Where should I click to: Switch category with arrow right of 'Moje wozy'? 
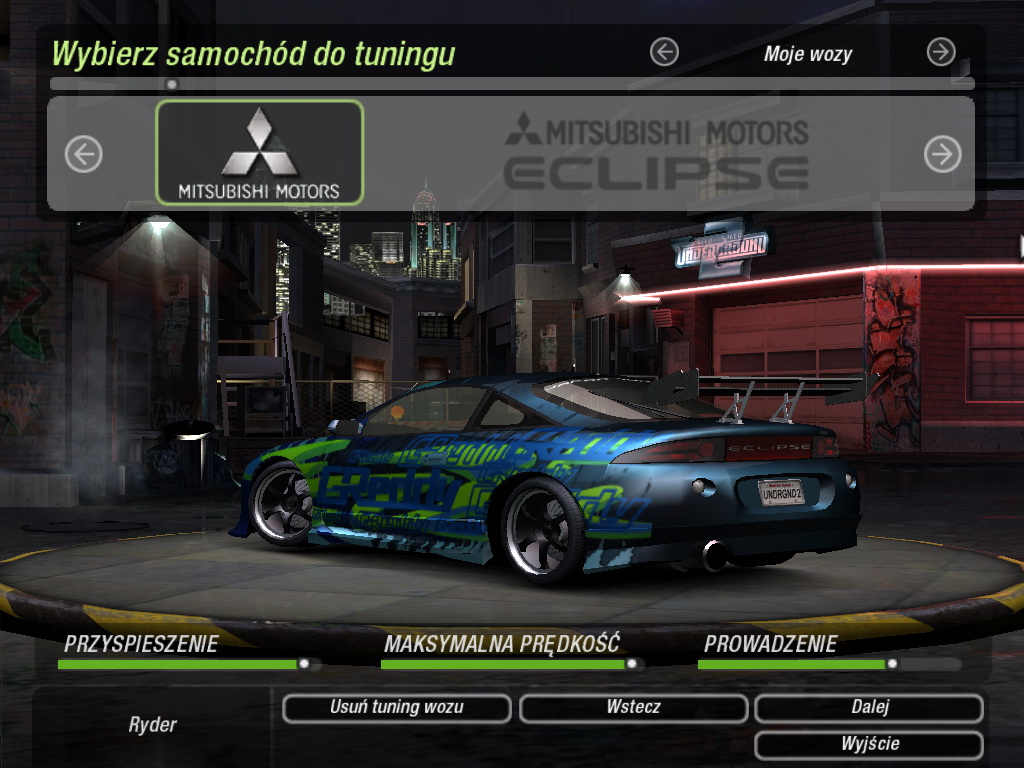pos(941,52)
